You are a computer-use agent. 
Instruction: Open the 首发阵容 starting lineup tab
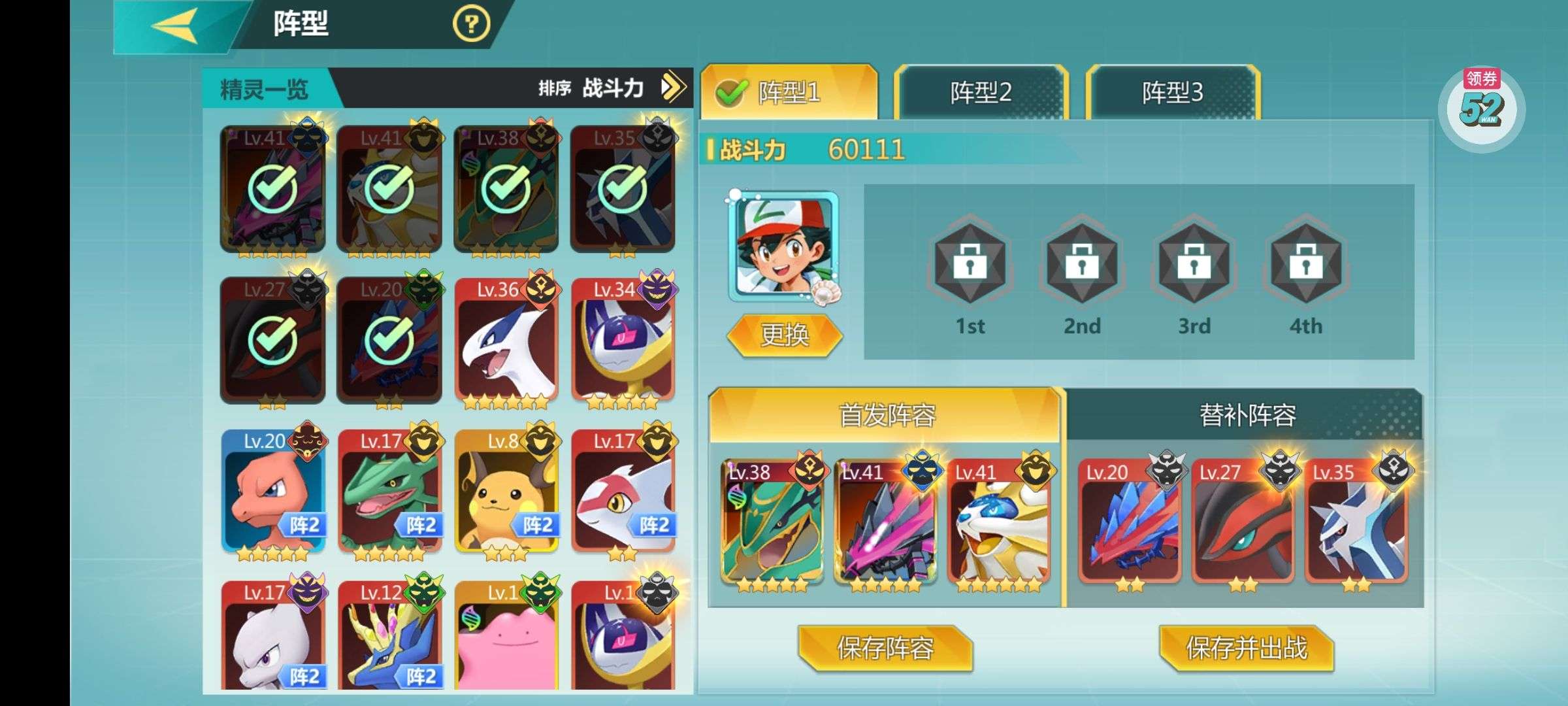[x=886, y=416]
